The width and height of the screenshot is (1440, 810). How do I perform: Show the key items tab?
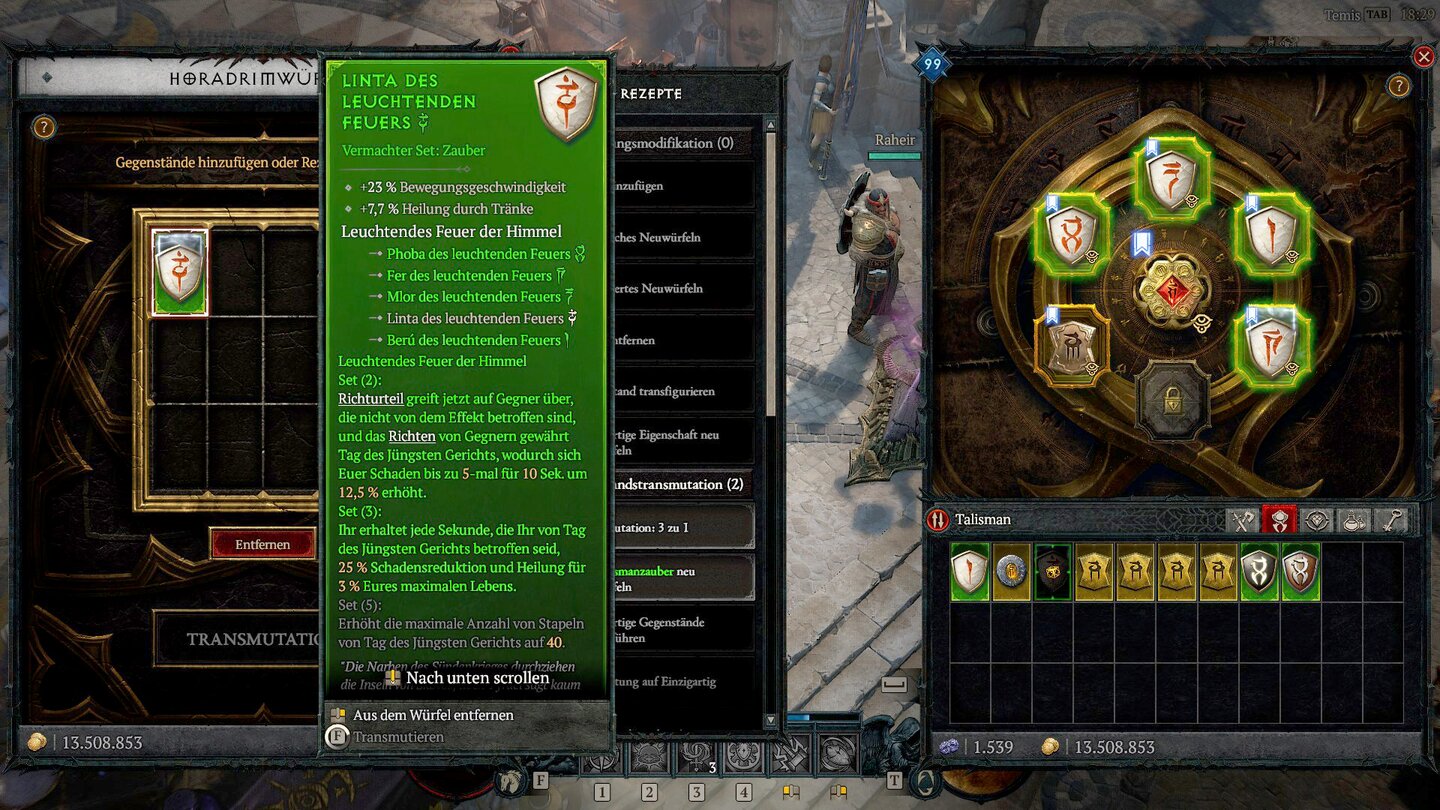pos(1391,520)
